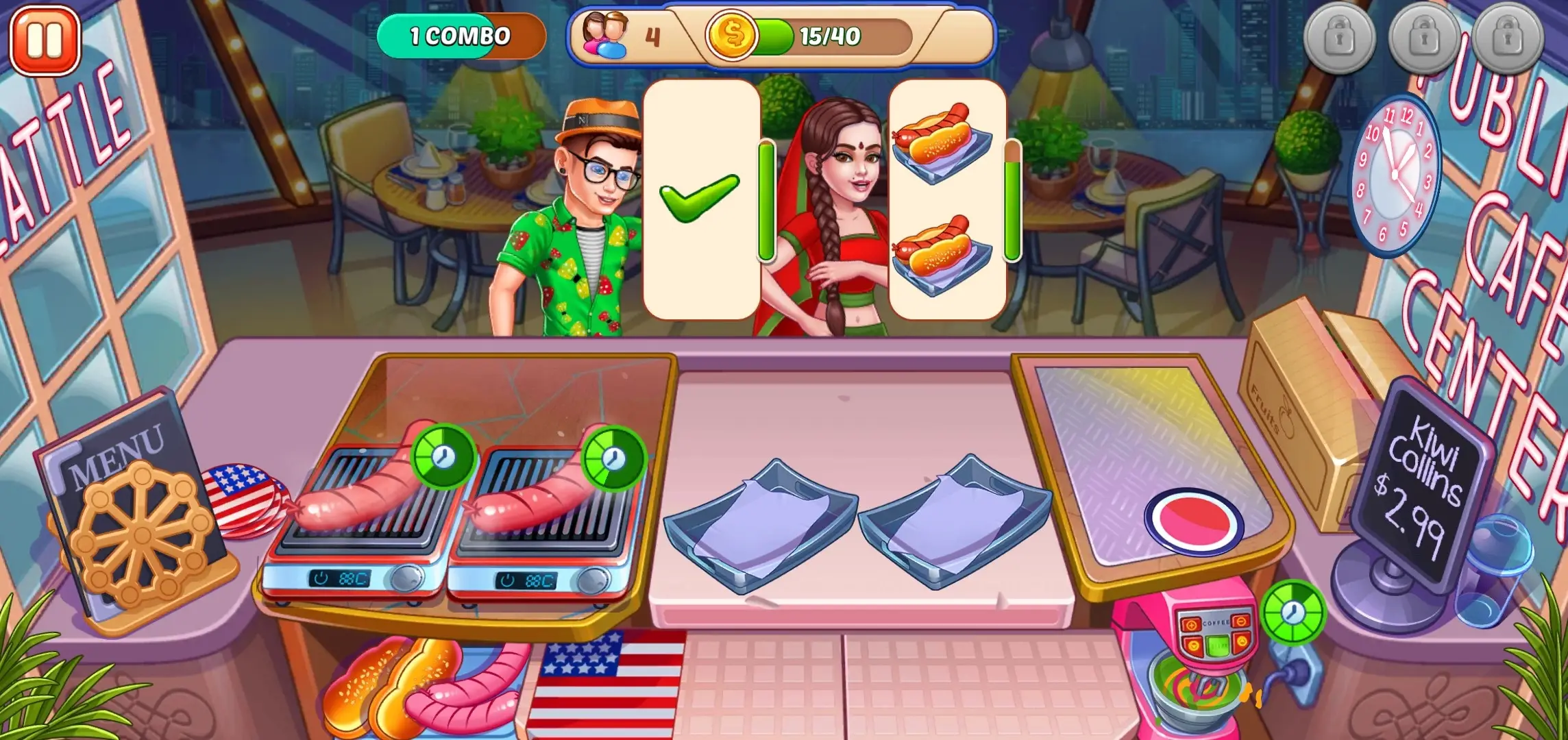Screen dimensions: 1568x740
Task: Pause the game with the red button
Action: [x=45, y=40]
